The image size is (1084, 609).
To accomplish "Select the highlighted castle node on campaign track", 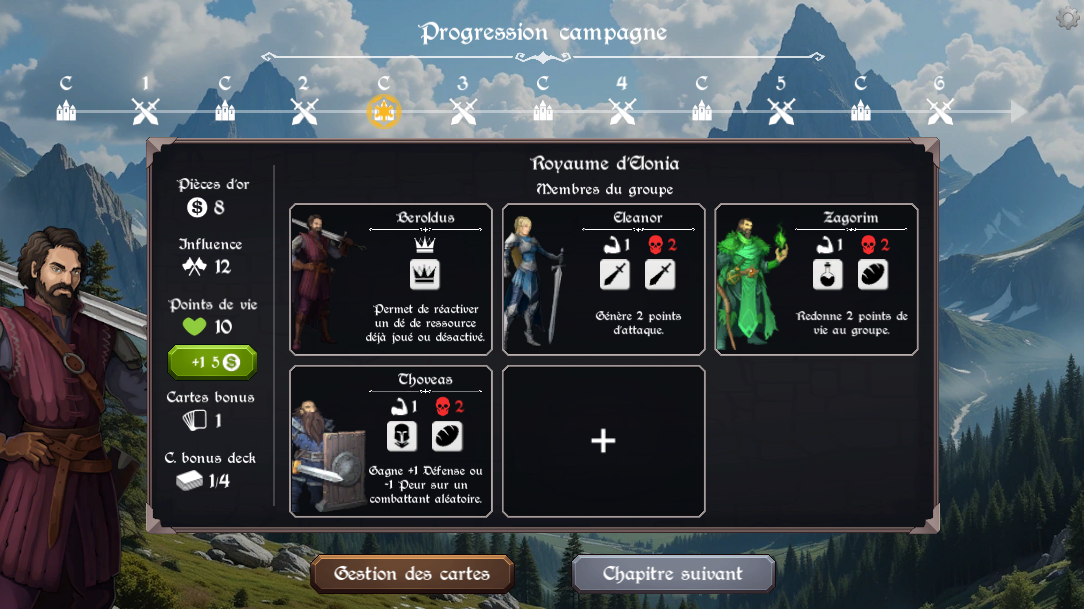I will tap(384, 111).
